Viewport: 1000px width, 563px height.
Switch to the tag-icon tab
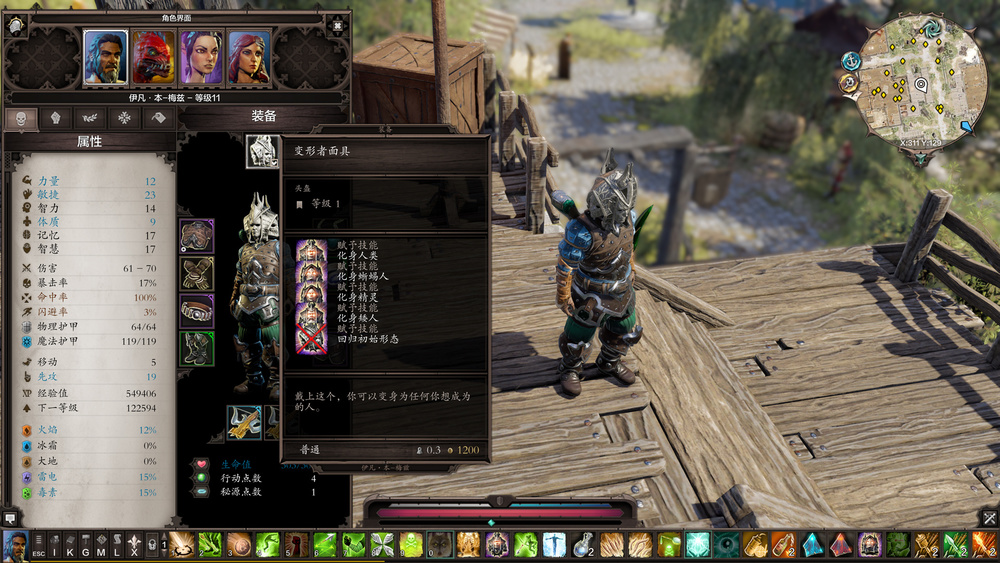(158, 117)
